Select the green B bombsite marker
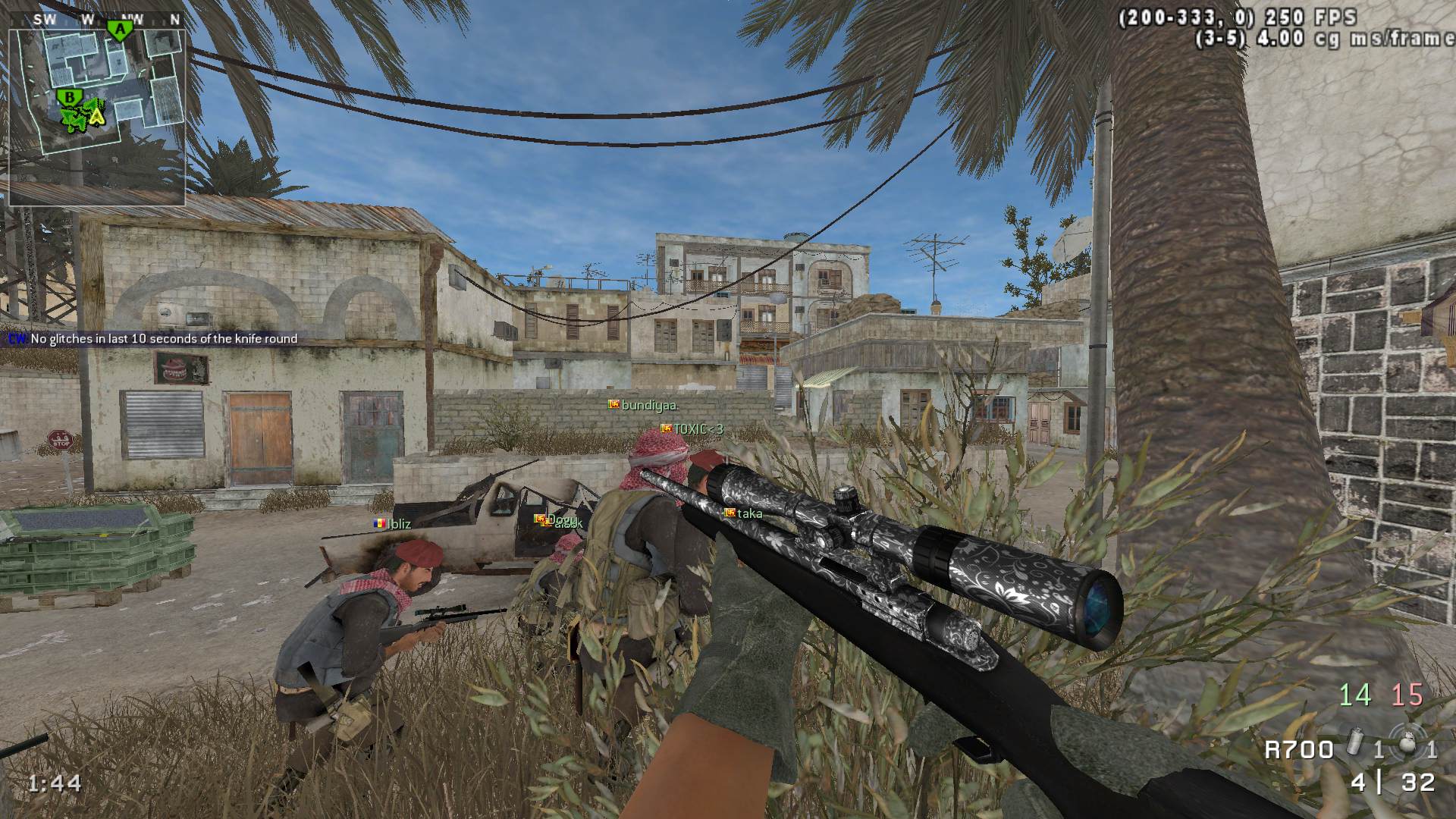Image resolution: width=1456 pixels, height=819 pixels. click(x=70, y=97)
